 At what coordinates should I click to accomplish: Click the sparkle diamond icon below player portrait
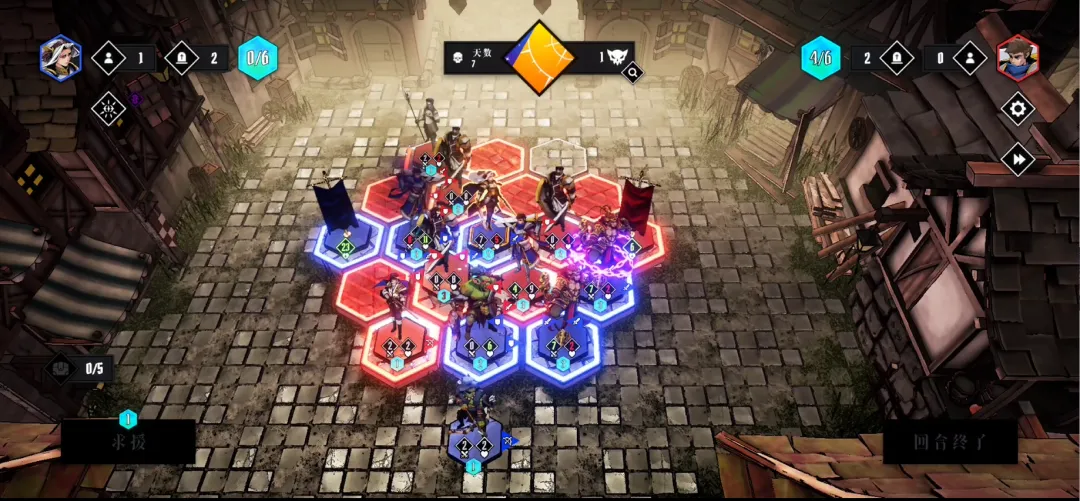pos(108,108)
